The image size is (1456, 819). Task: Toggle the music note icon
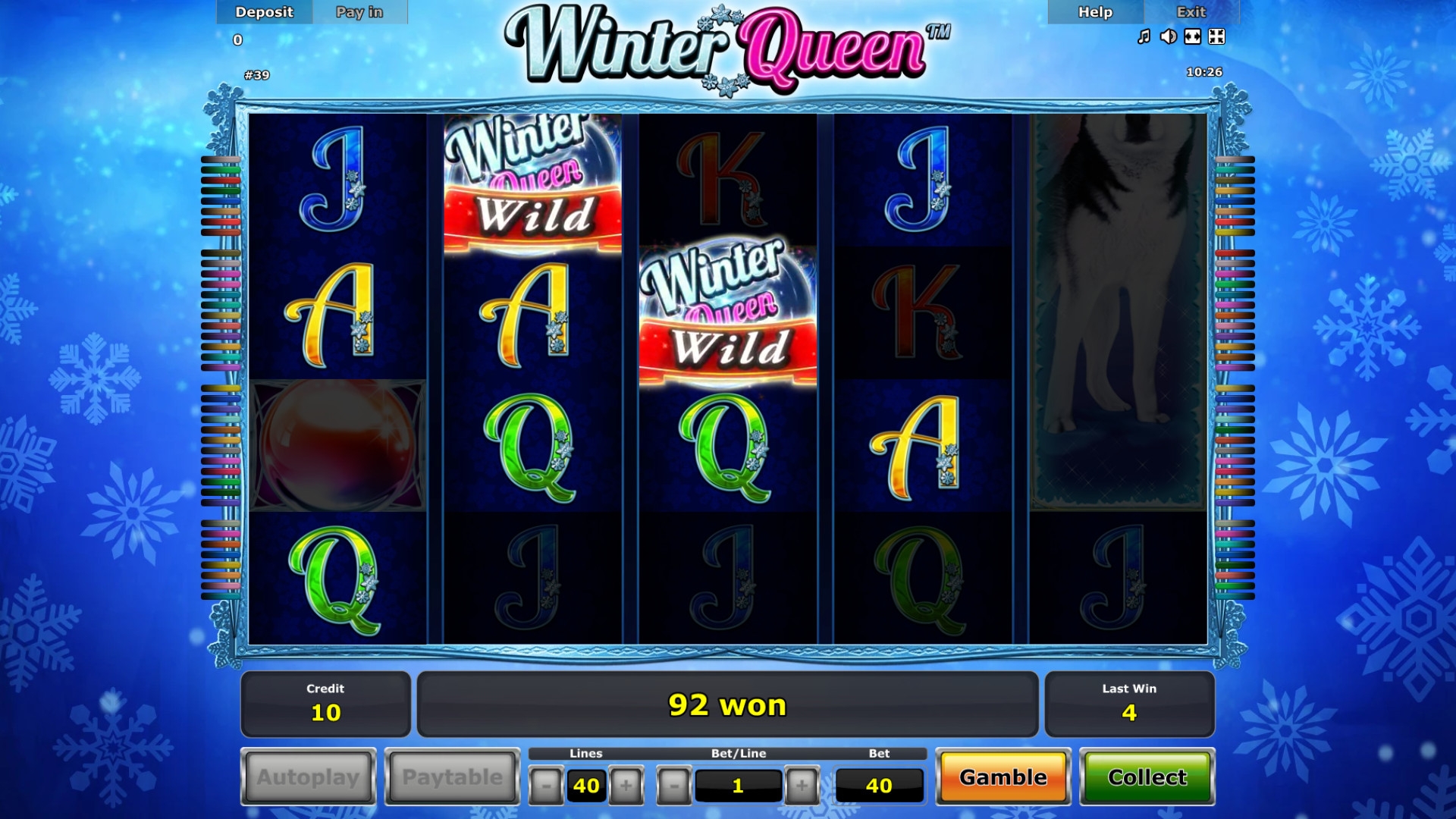(x=1144, y=36)
